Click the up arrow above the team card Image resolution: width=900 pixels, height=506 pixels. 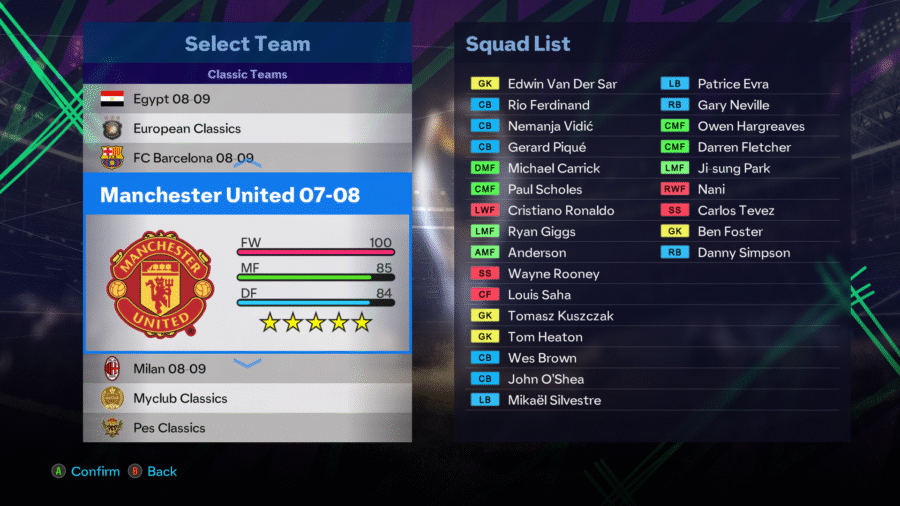(247, 163)
